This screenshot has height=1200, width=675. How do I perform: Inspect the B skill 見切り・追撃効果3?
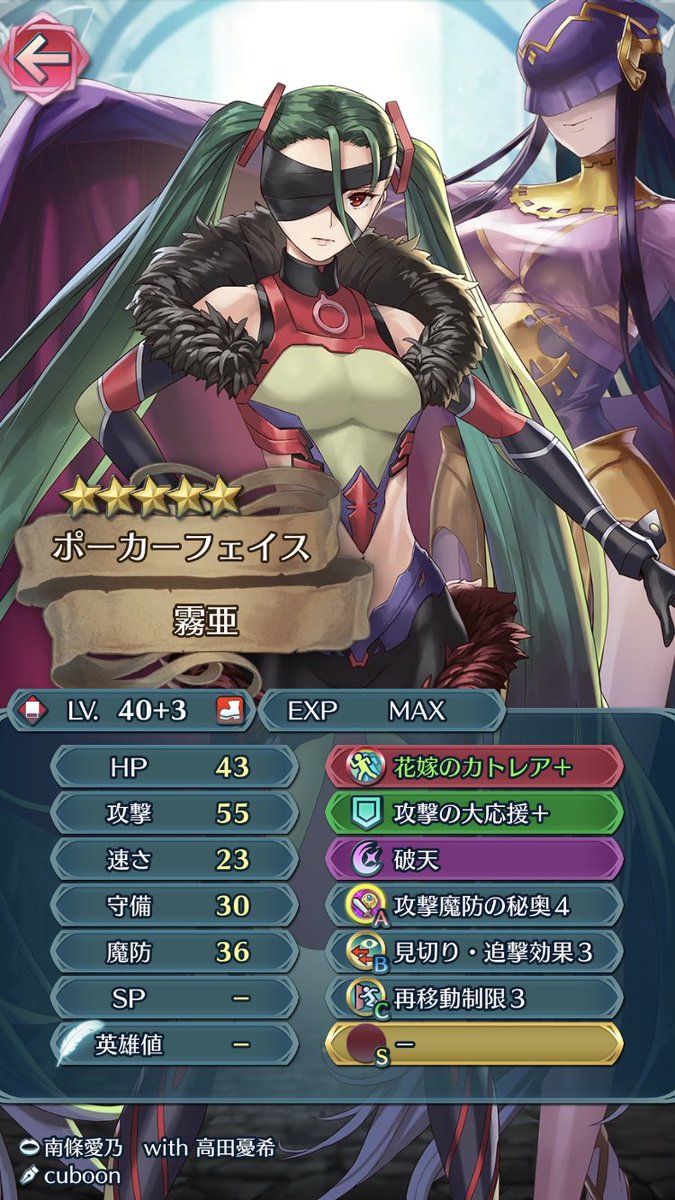click(x=475, y=951)
